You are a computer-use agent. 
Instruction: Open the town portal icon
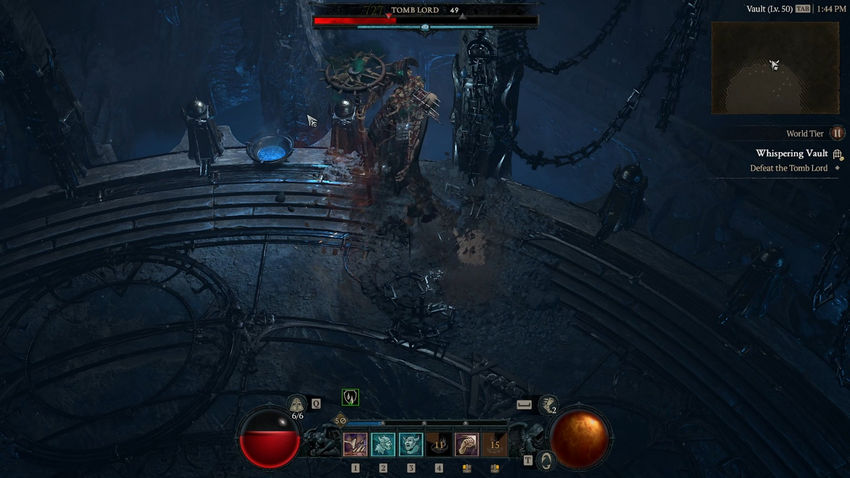547,460
